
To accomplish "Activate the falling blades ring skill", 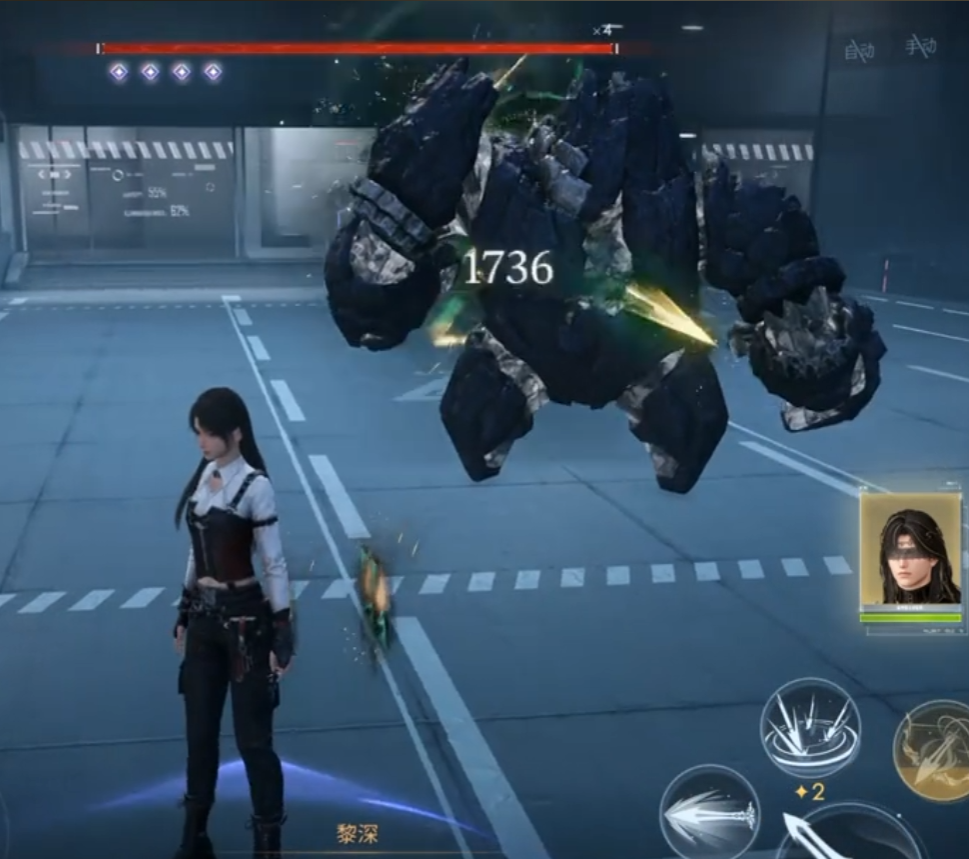I will [x=810, y=728].
